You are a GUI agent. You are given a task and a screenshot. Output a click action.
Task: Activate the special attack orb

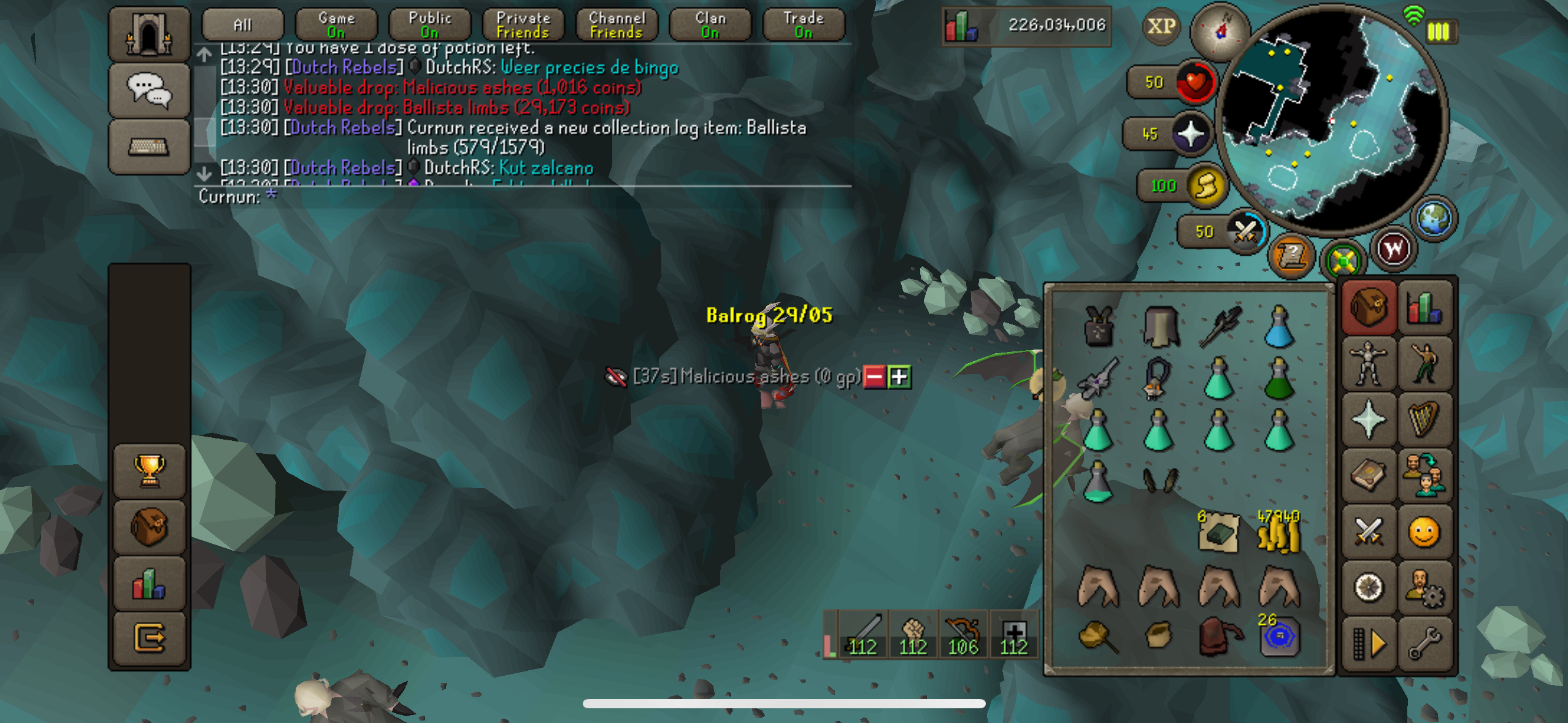(x=1245, y=232)
